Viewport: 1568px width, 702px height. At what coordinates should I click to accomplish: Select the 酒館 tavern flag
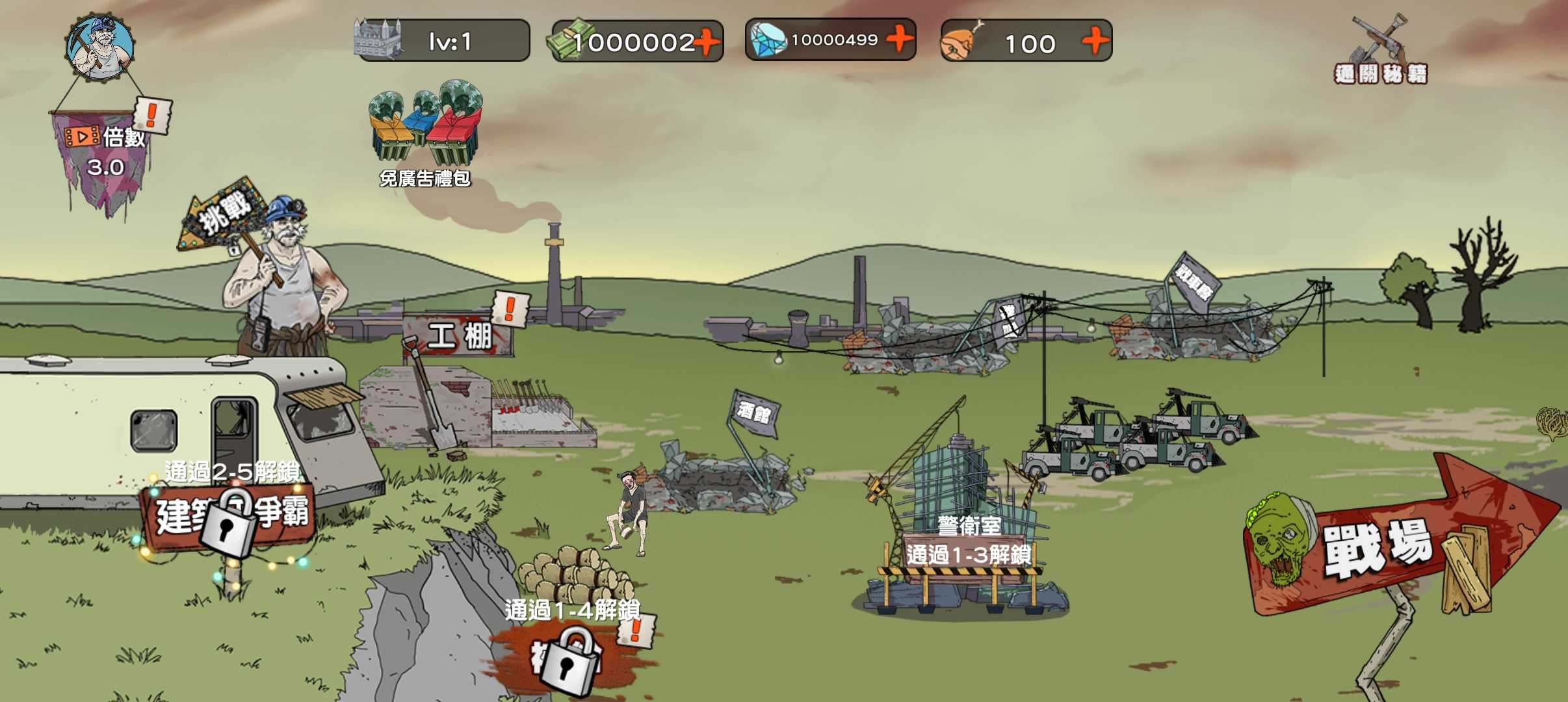pos(754,412)
